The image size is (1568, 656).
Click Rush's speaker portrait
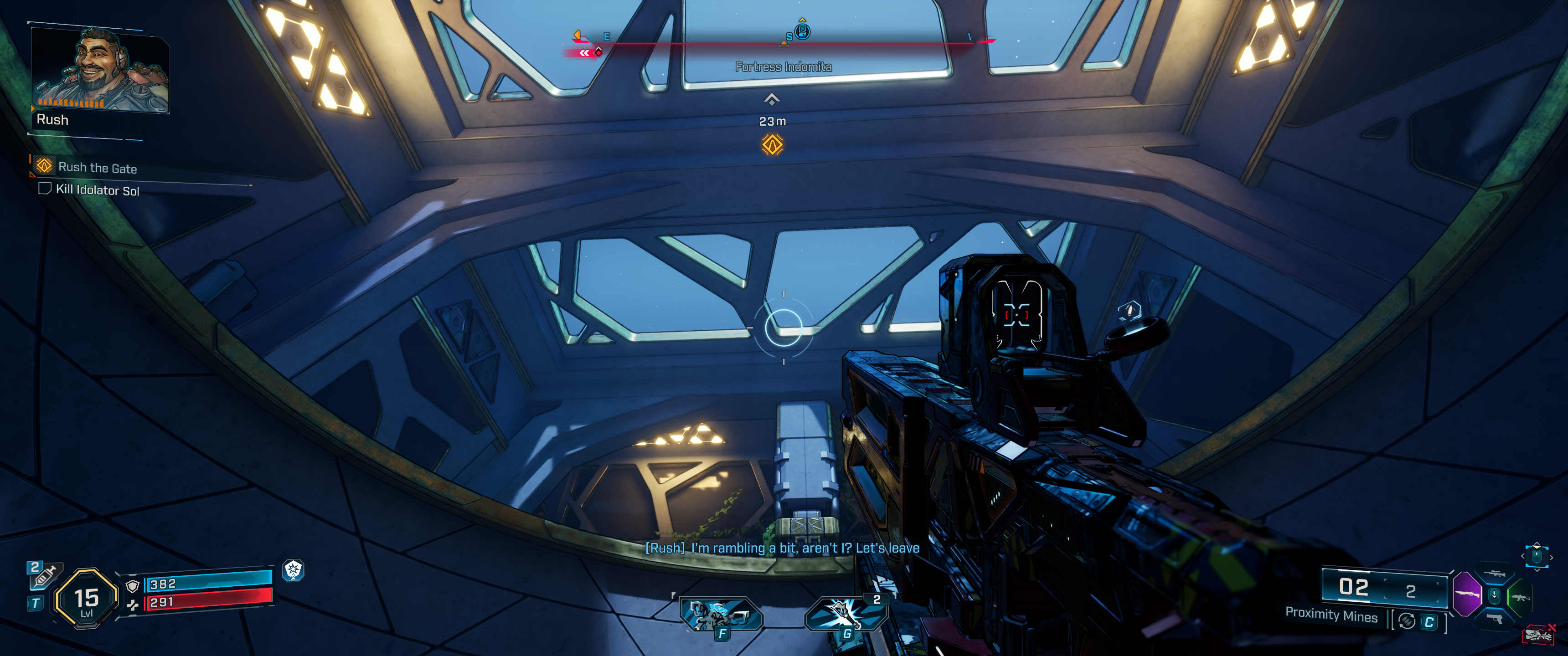coord(100,69)
